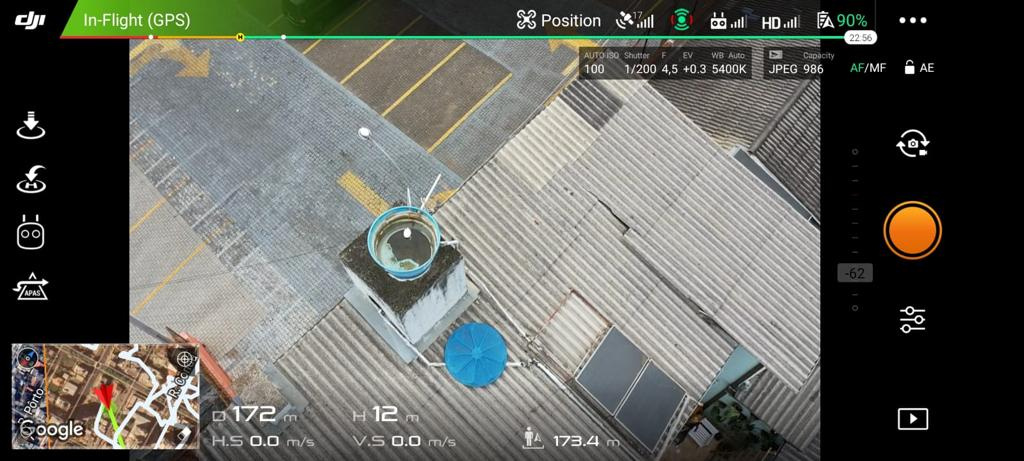This screenshot has height=461, width=1024.
Task: Select the Position flight mode indicator
Action: [x=559, y=20]
